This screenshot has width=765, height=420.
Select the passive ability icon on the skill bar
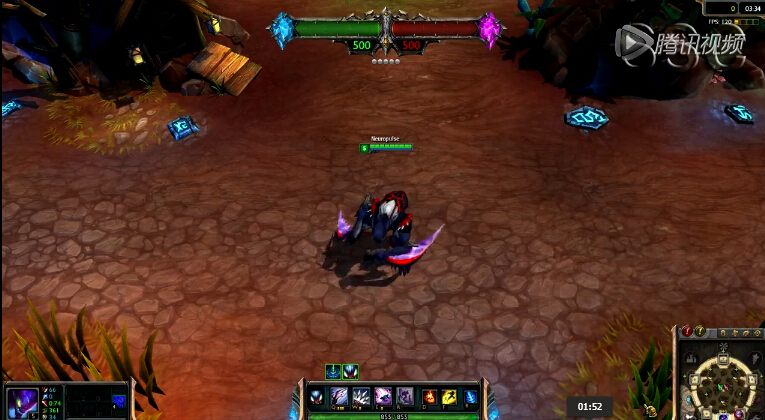click(317, 397)
